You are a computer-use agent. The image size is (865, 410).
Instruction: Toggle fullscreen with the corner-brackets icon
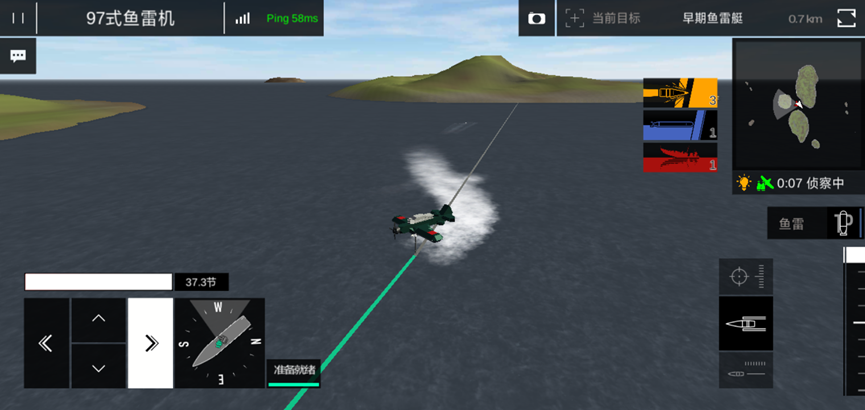tap(846, 18)
